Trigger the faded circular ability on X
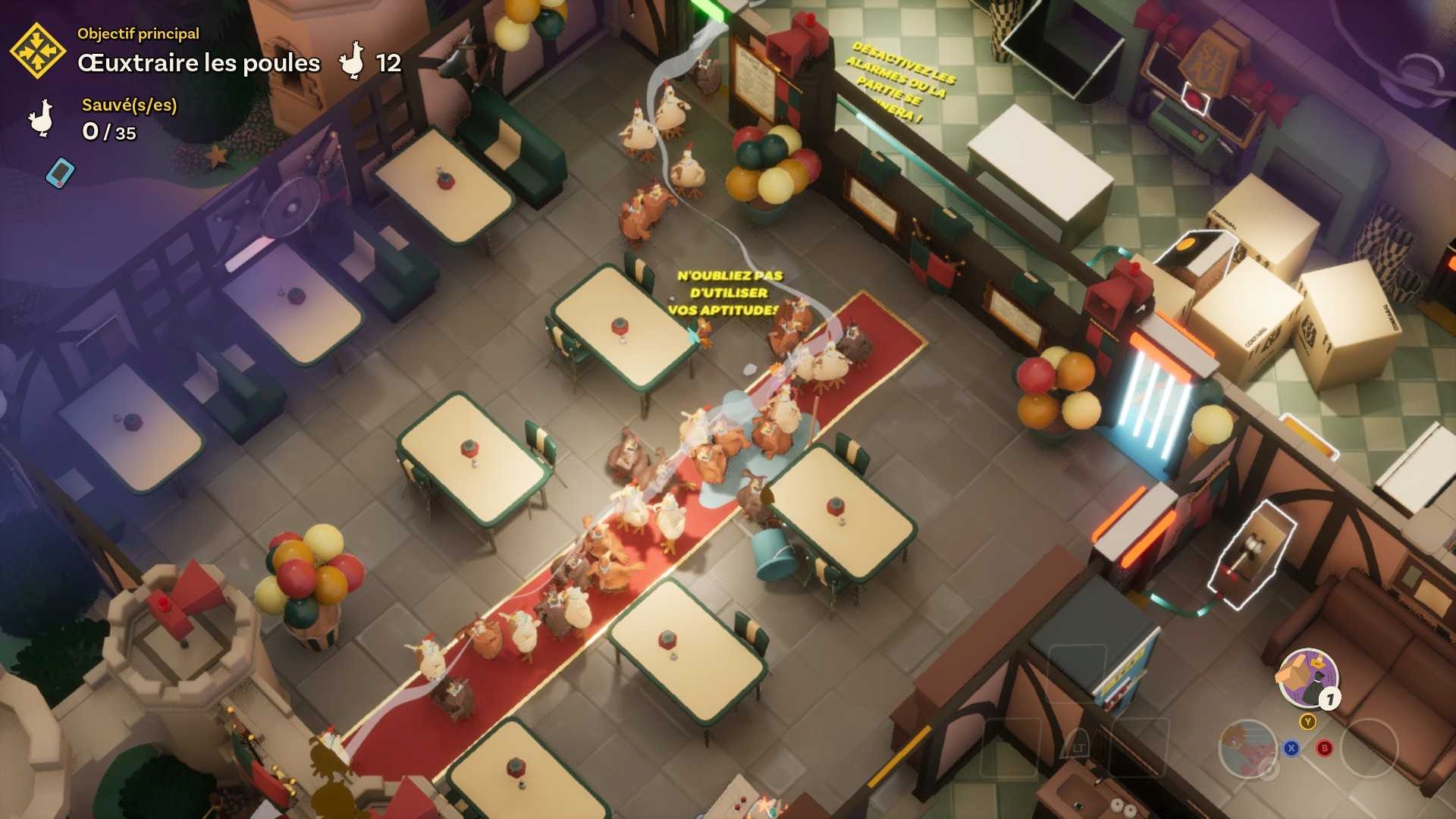This screenshot has width=1456, height=819. click(1247, 748)
